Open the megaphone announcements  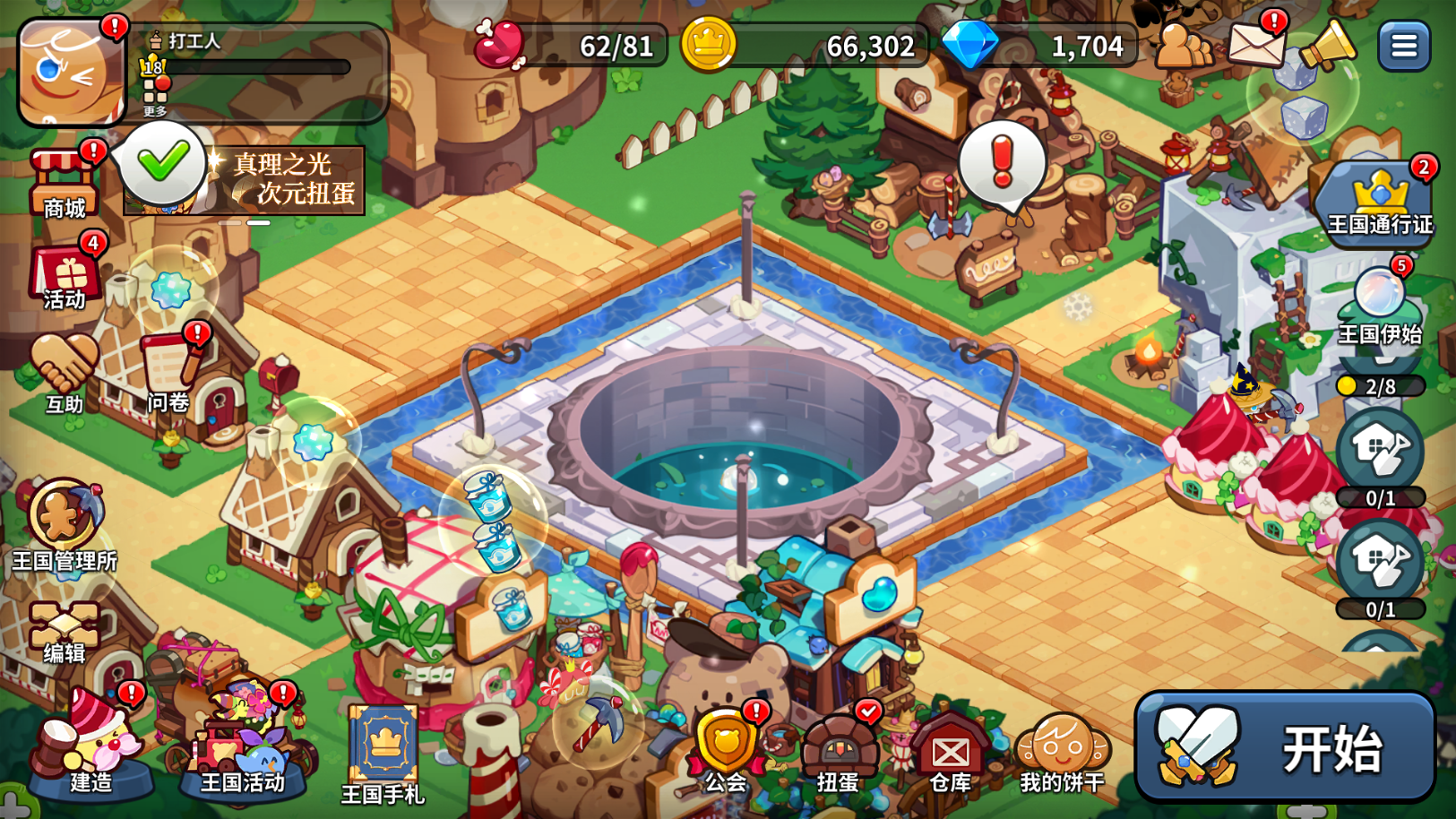1327,44
